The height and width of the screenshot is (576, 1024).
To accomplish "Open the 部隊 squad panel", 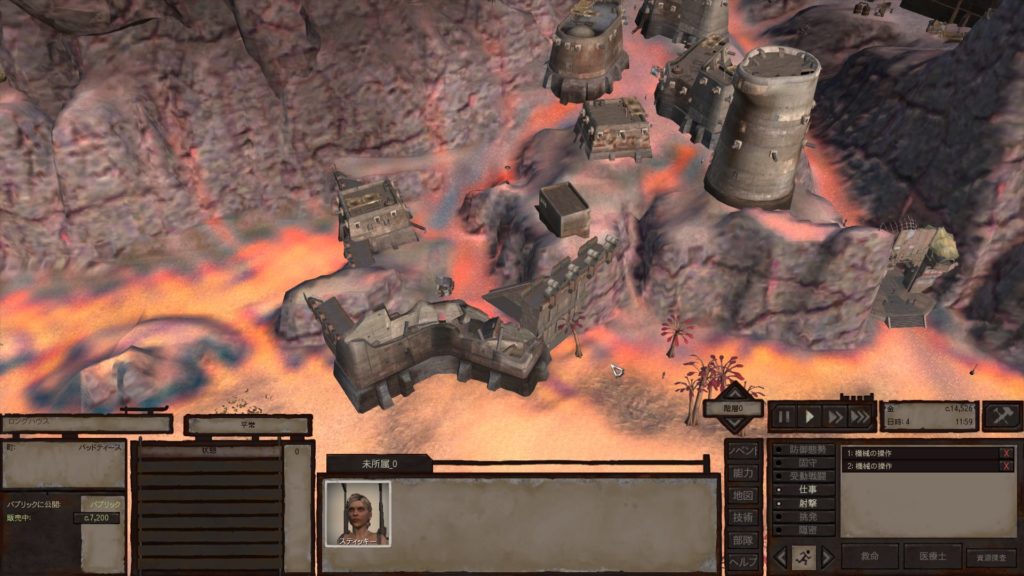I will [742, 539].
